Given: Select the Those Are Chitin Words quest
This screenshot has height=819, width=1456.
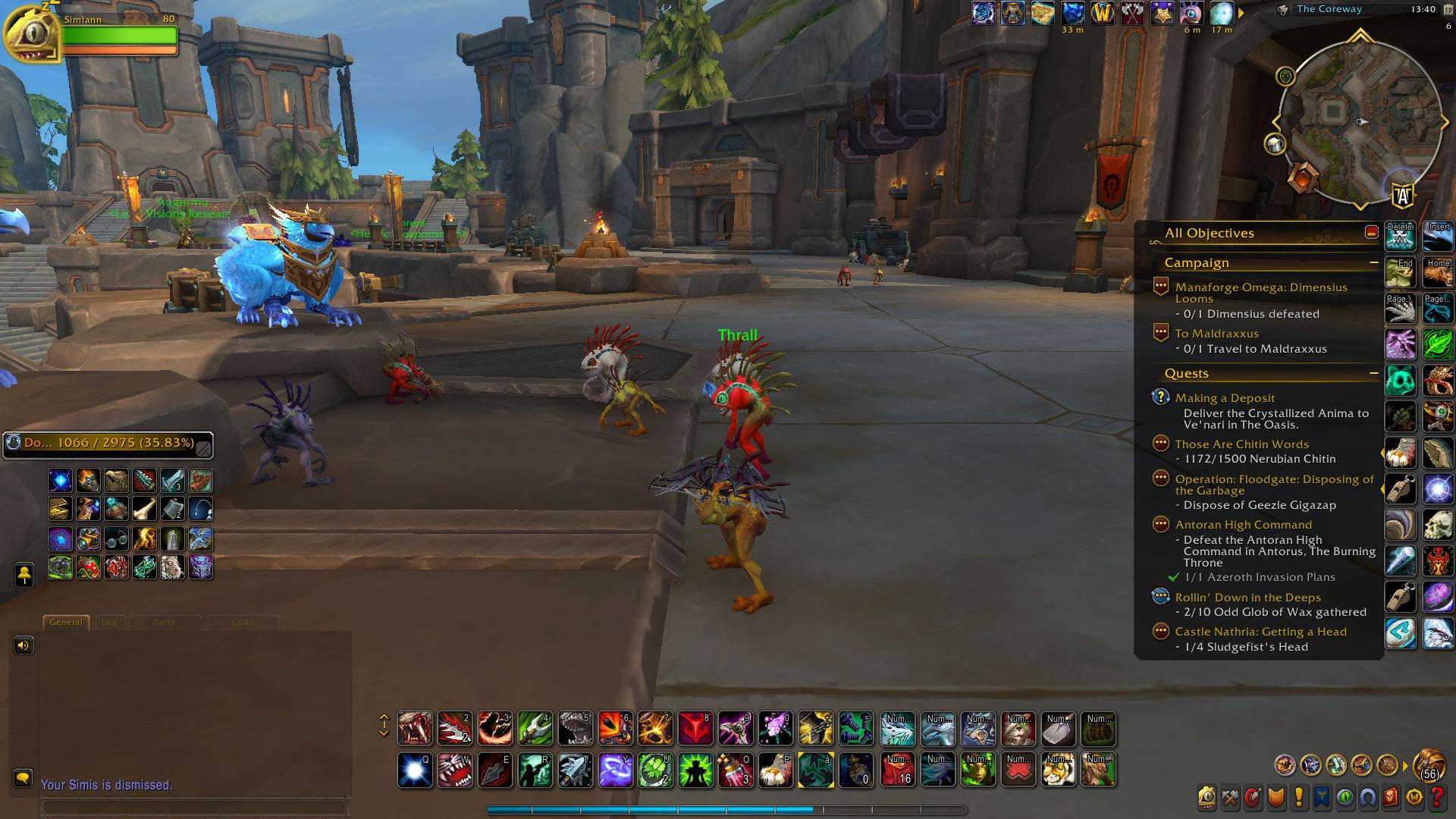Looking at the screenshot, I should pos(1241,444).
